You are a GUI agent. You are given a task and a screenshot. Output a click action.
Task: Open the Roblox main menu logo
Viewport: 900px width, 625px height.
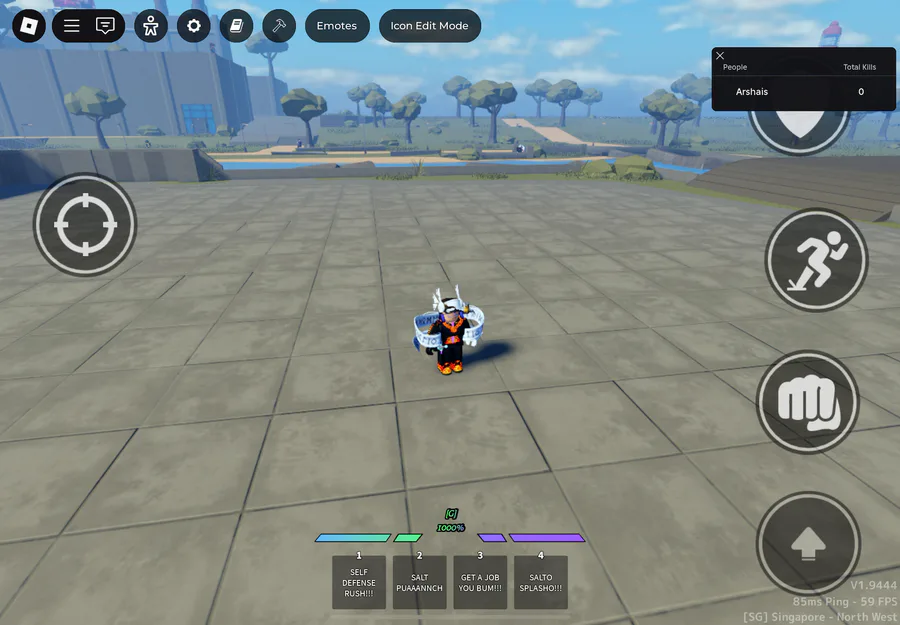pos(29,26)
